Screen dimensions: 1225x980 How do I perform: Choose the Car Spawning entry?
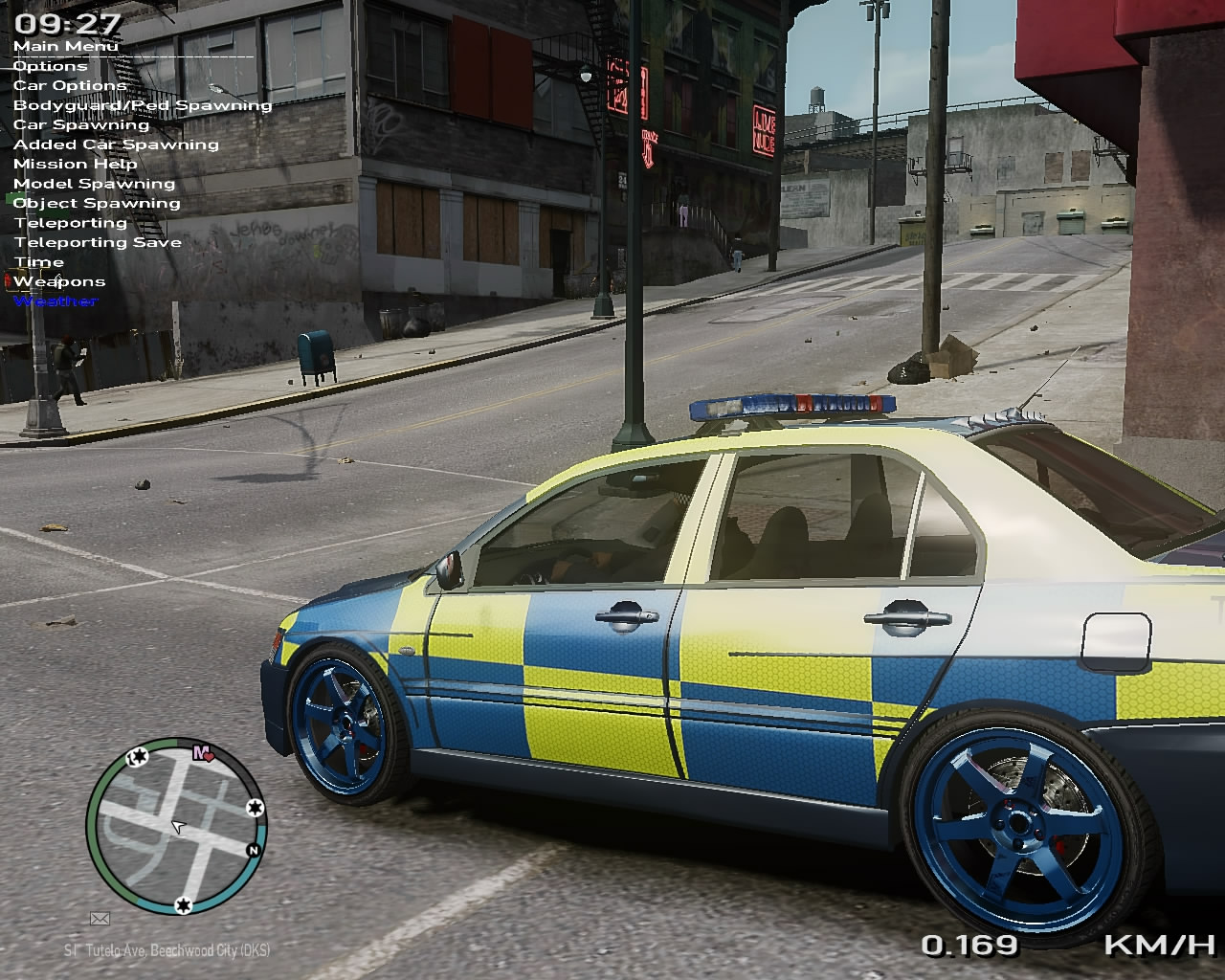pyautogui.click(x=81, y=124)
